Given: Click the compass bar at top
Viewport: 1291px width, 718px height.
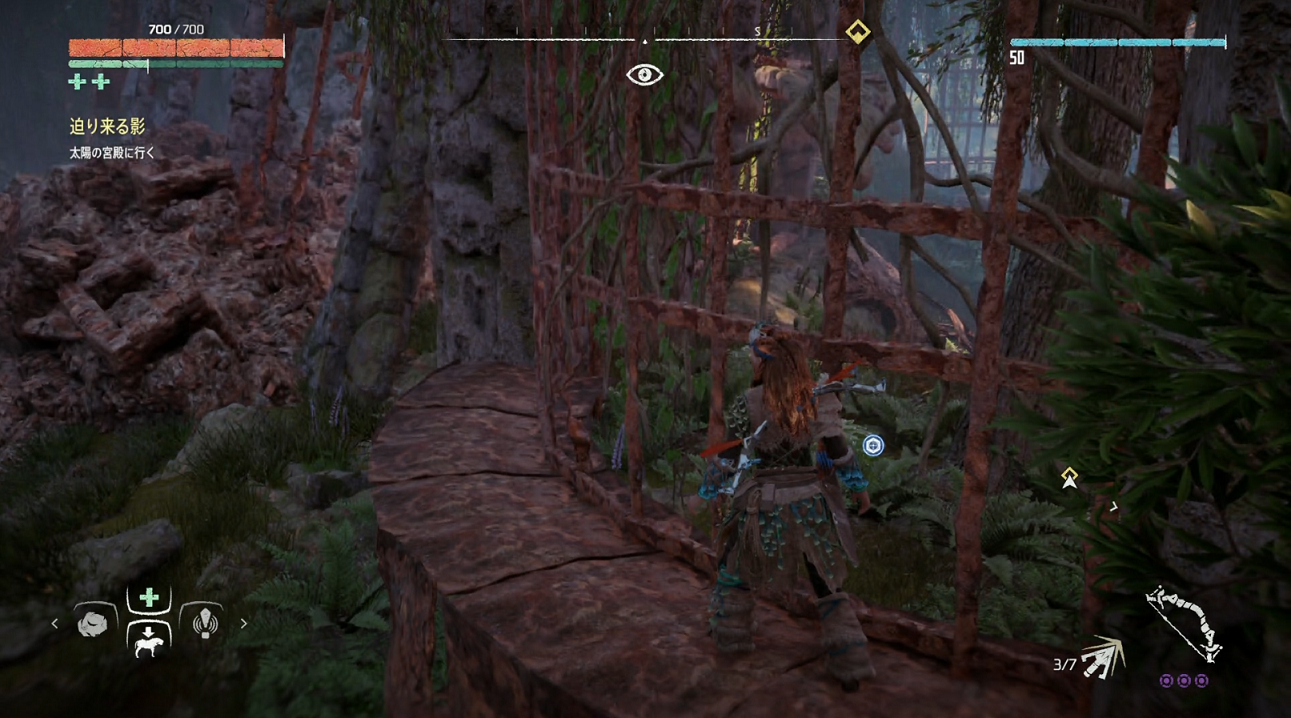Looking at the screenshot, I should coord(645,39).
